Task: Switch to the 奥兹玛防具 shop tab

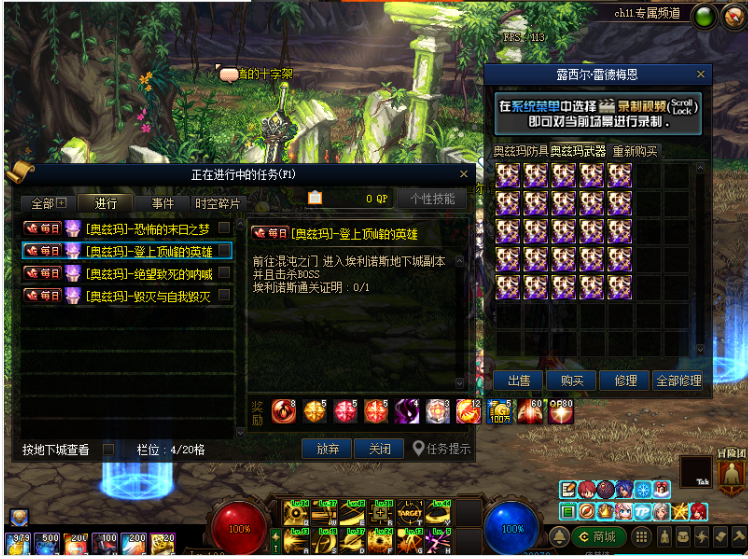Action: pos(520,151)
